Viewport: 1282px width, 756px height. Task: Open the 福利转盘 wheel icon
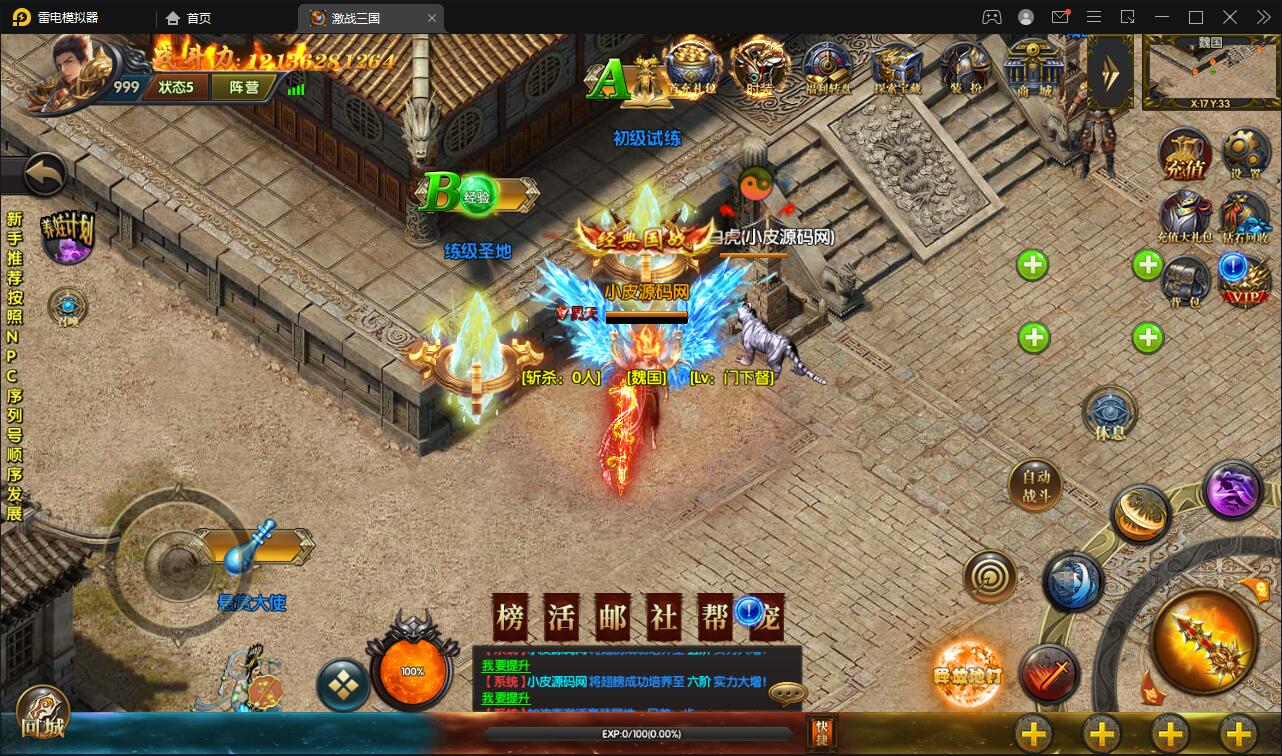point(828,66)
